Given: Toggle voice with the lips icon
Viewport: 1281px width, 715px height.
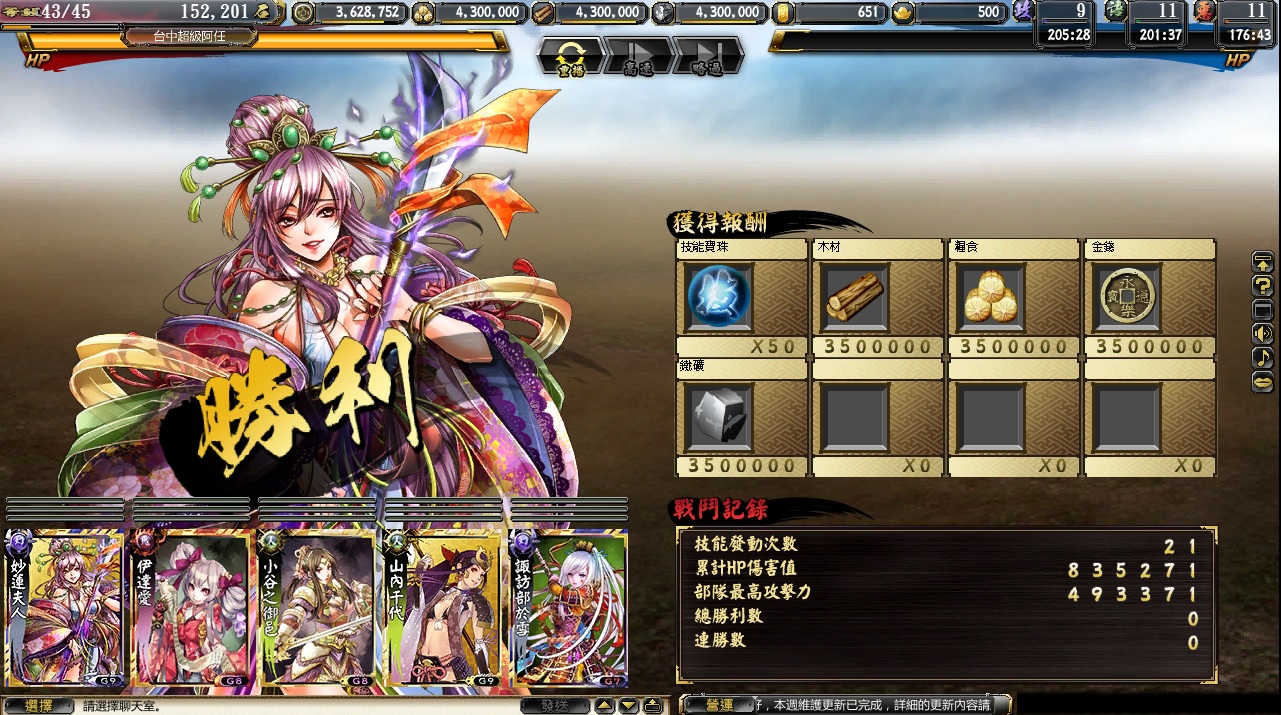Looking at the screenshot, I should point(1263,382).
